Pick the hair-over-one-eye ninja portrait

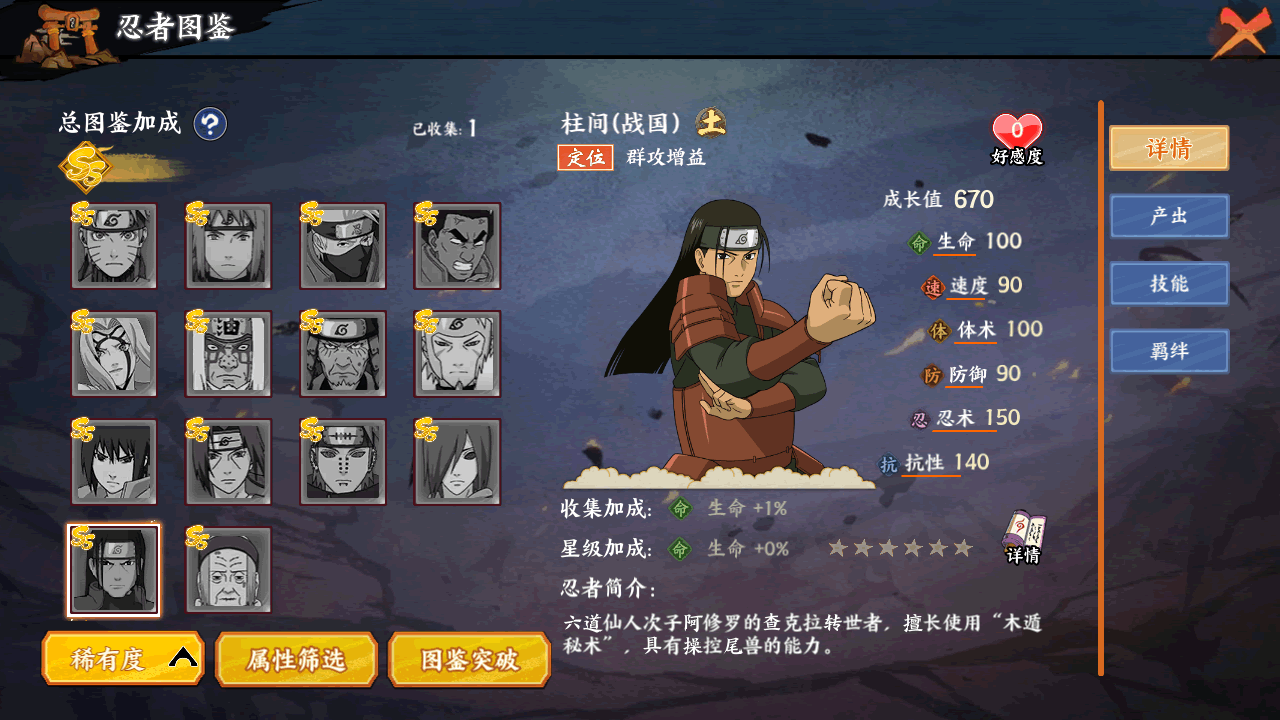pyautogui.click(x=457, y=462)
